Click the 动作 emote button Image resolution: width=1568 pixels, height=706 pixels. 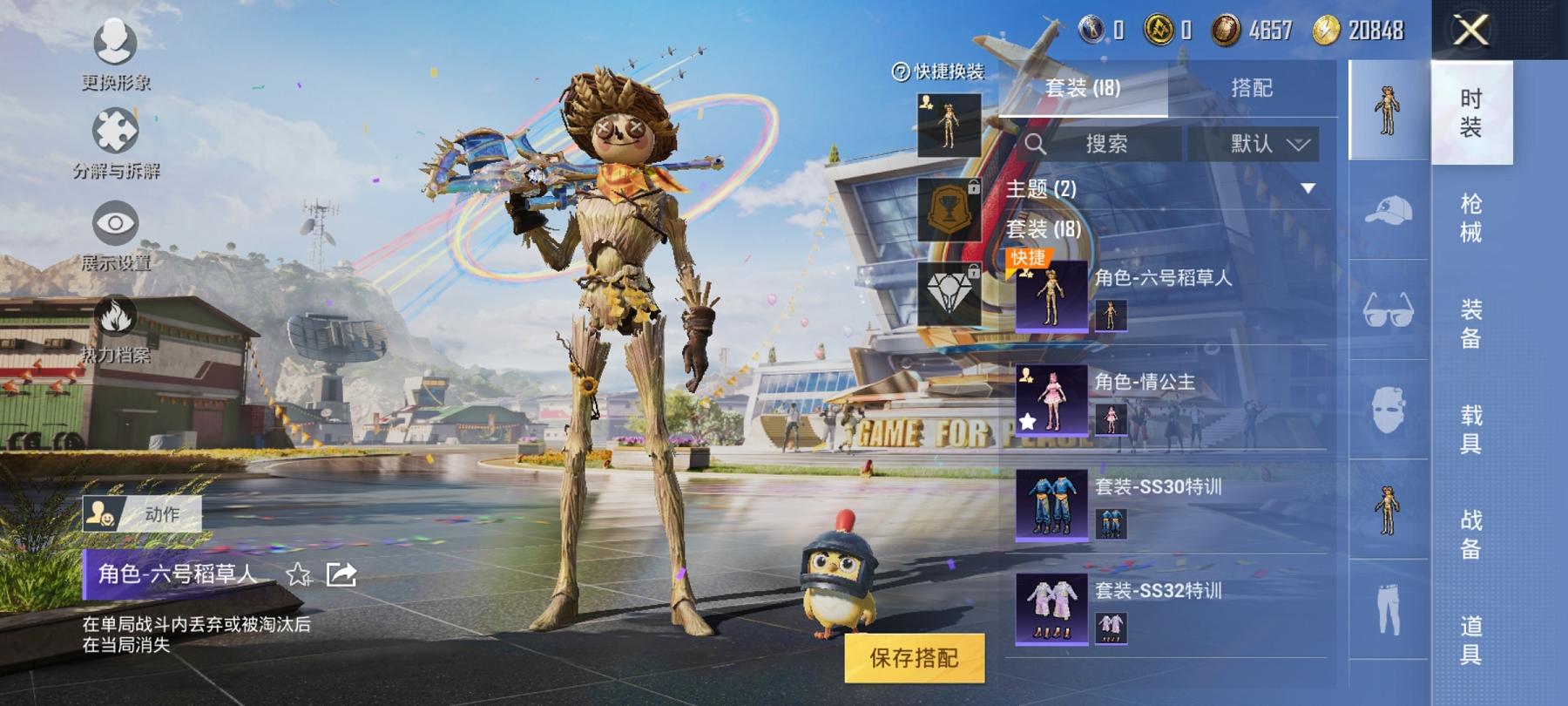[143, 514]
